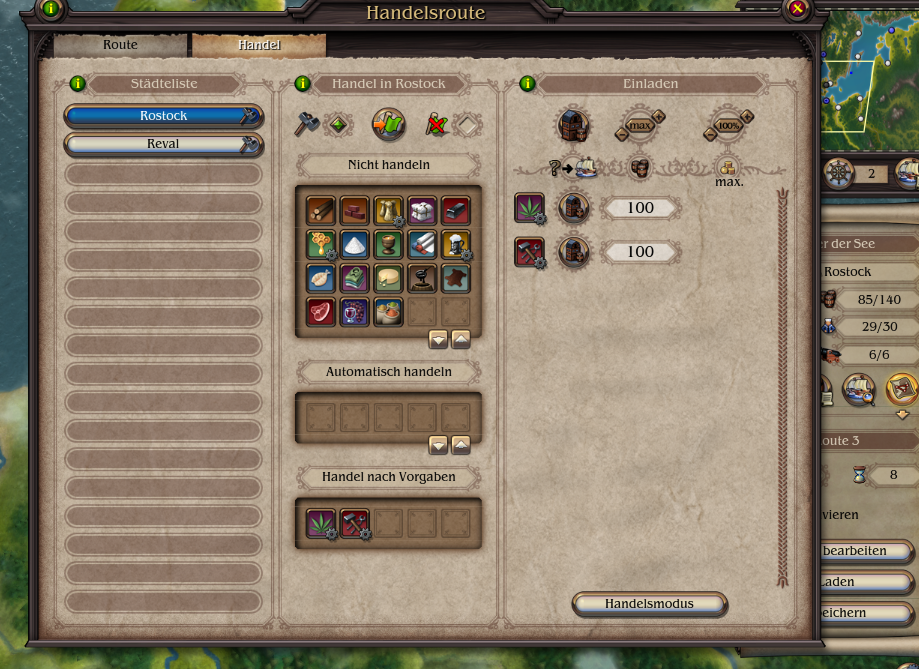Select the bricks goods icon
The height and width of the screenshot is (669, 919).
pos(354,209)
